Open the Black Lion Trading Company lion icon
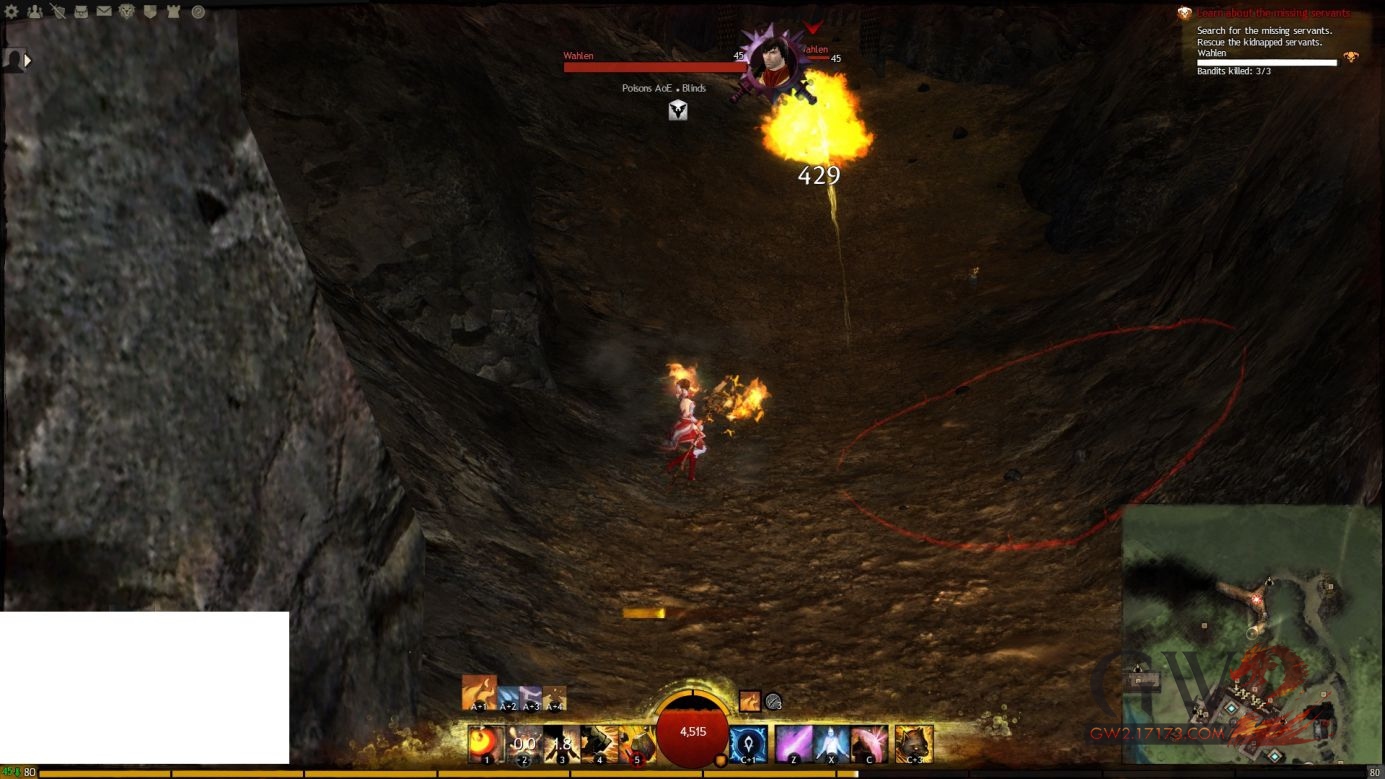Viewport: 1385px width, 779px height. (x=127, y=12)
